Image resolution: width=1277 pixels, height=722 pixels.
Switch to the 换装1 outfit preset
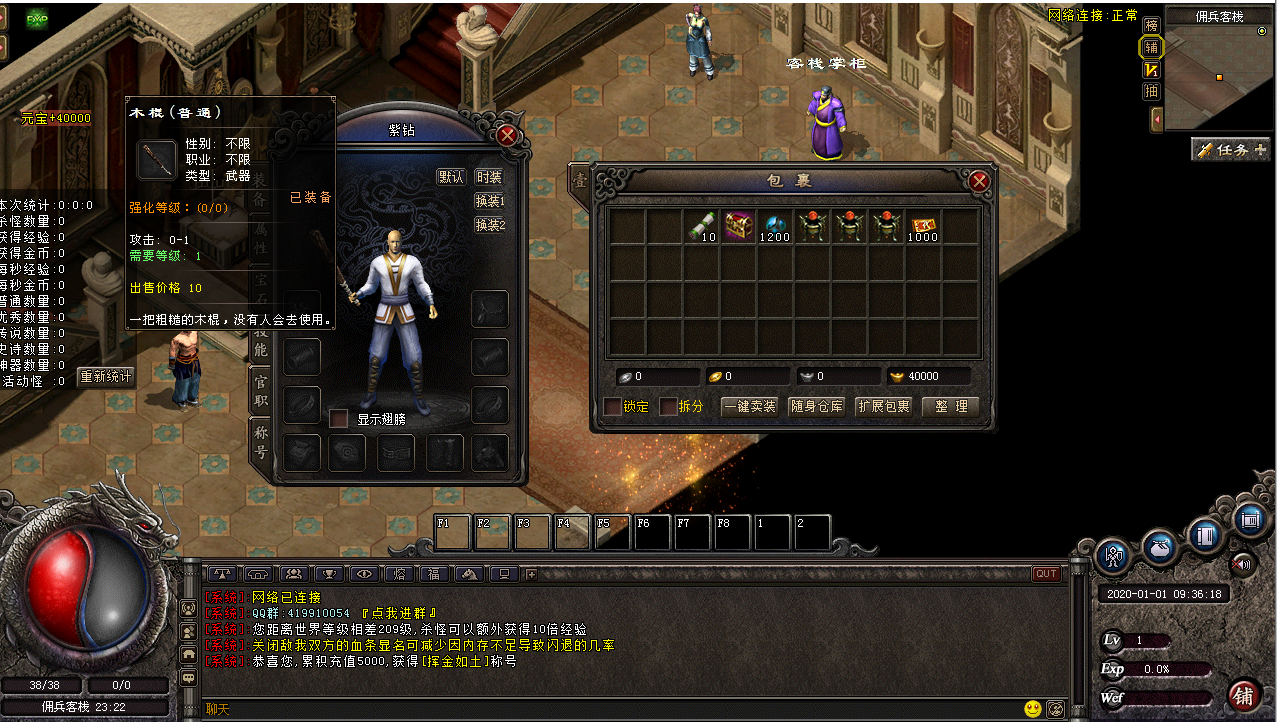pos(489,201)
